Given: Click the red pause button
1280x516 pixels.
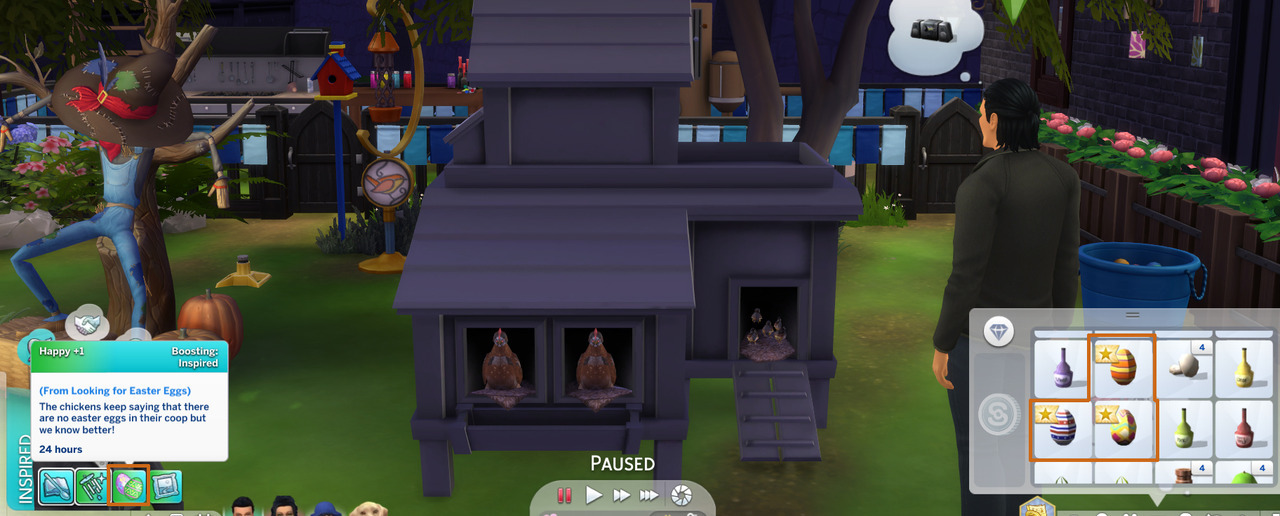Looking at the screenshot, I should coord(565,495).
